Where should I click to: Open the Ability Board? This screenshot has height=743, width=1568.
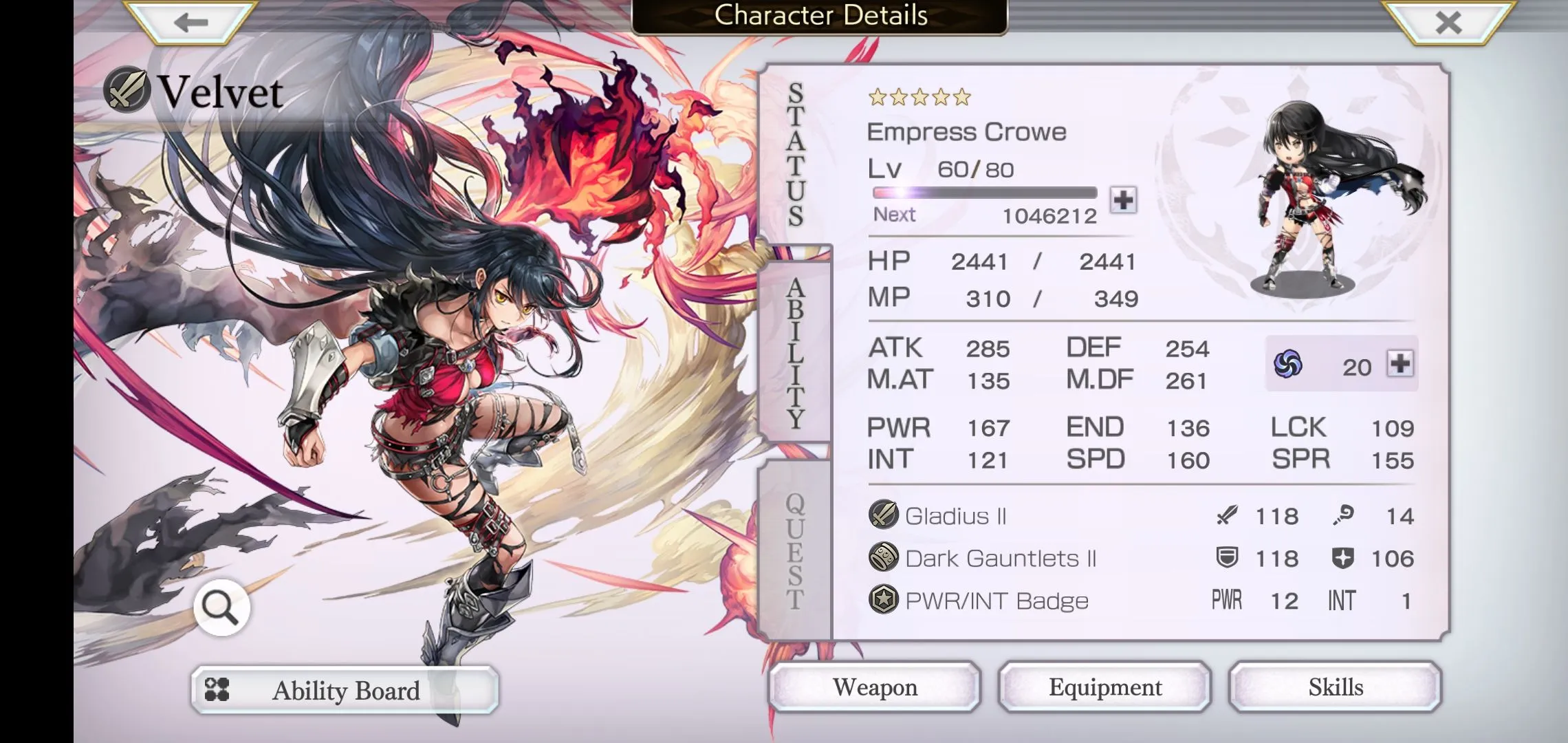(x=345, y=690)
